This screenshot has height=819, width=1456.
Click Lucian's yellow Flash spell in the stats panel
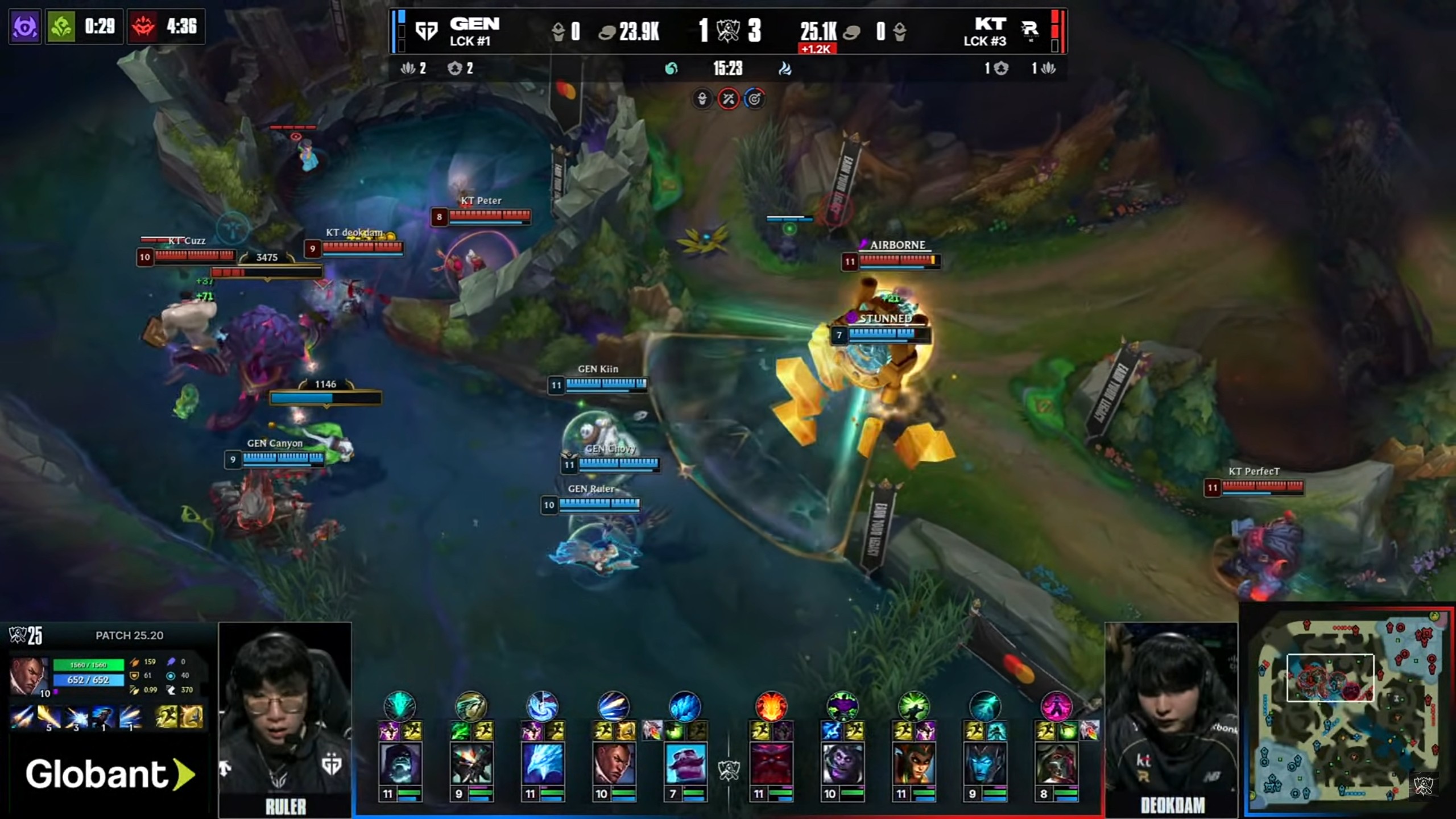[x=167, y=717]
